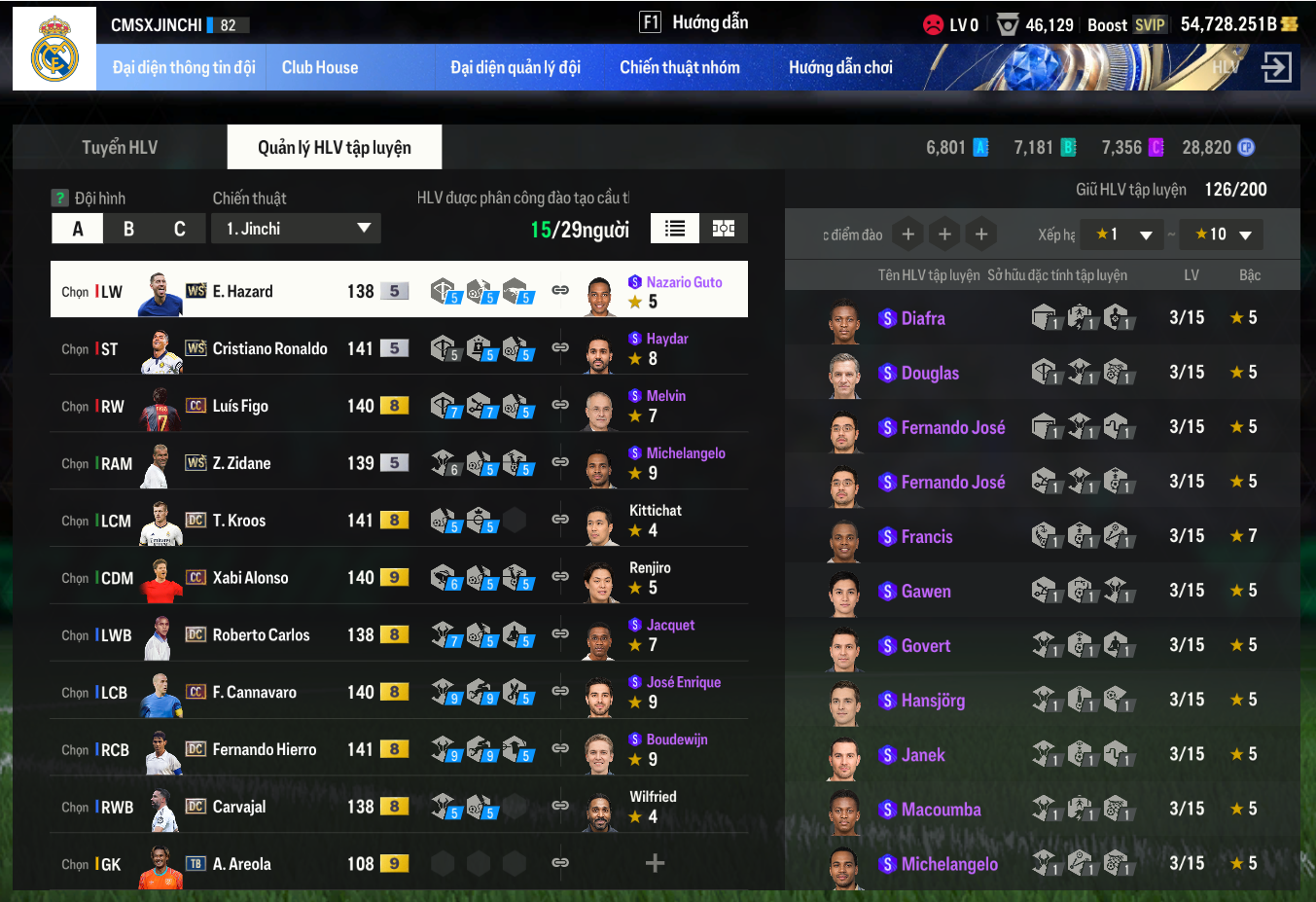Switch to the Tuyển HLV tab
1316x902 pixels.
pos(120,147)
